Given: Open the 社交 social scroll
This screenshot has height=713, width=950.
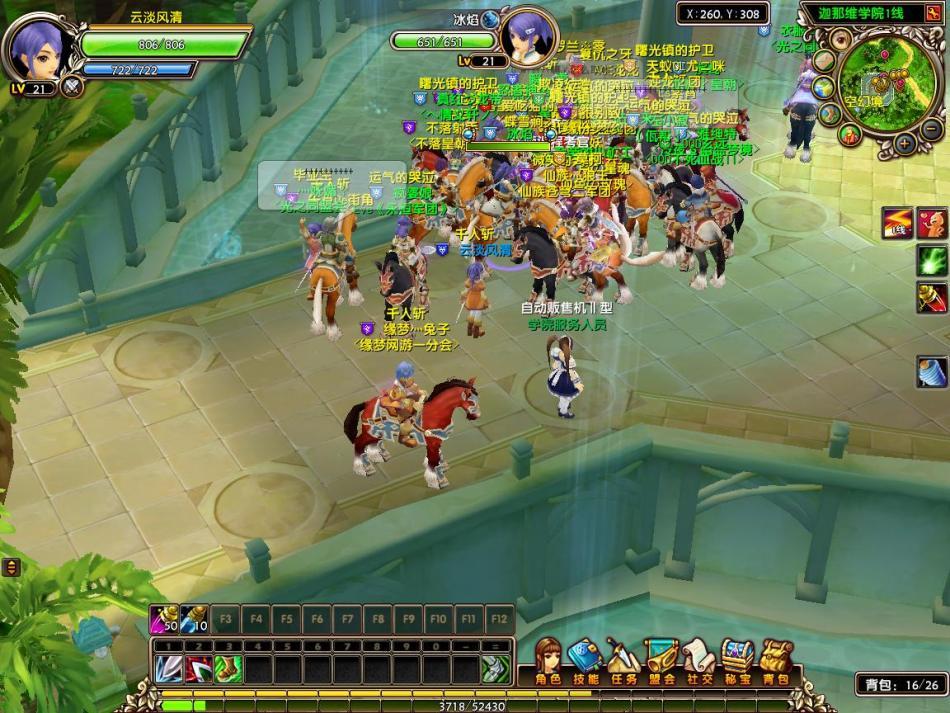Looking at the screenshot, I should pyautogui.click(x=698, y=661).
